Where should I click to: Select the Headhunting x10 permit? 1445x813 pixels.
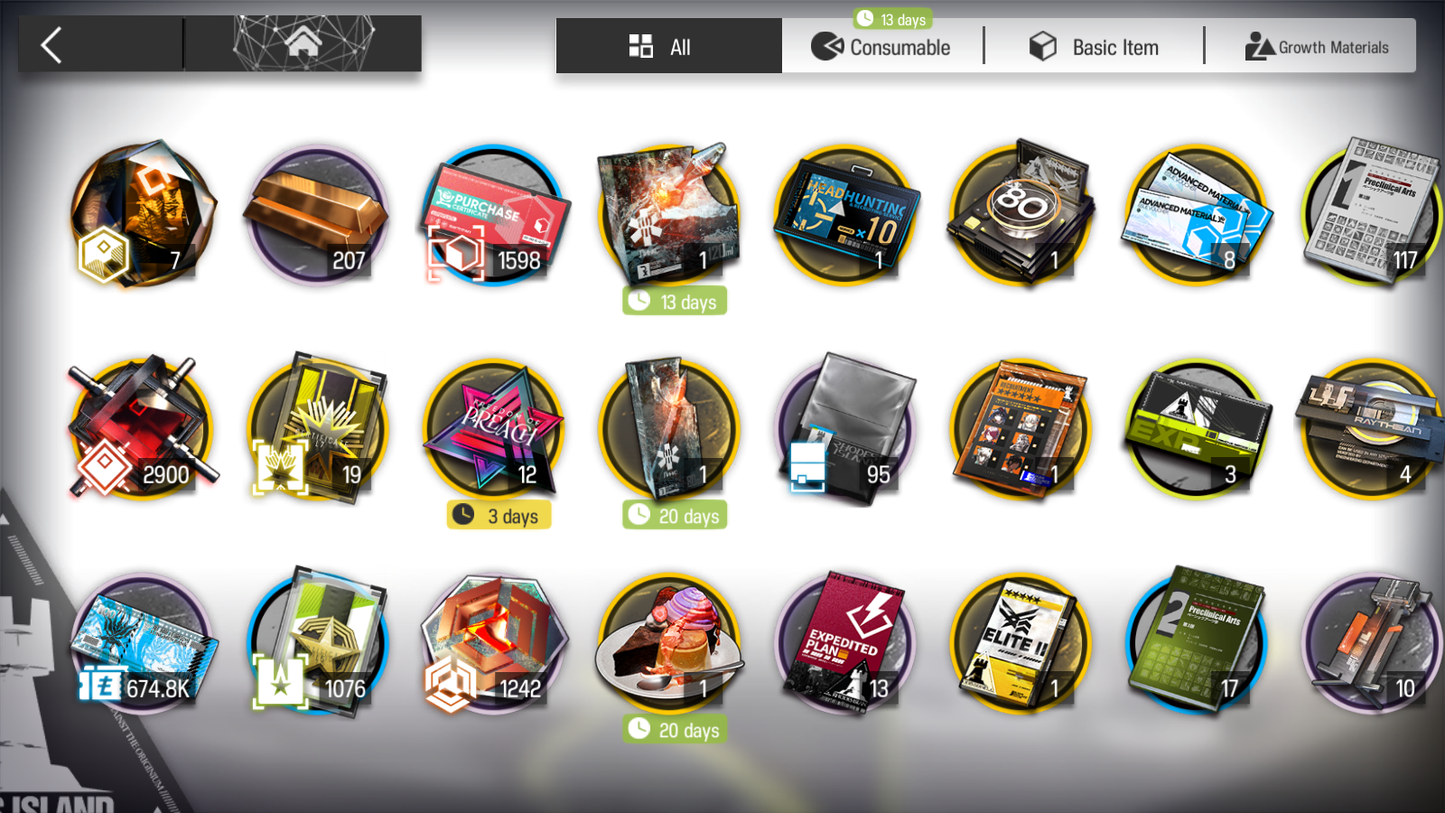click(844, 215)
